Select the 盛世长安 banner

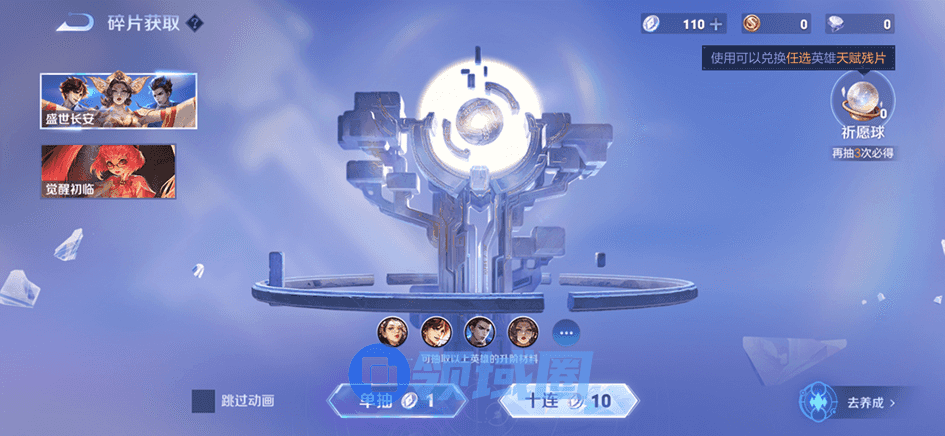coord(119,101)
